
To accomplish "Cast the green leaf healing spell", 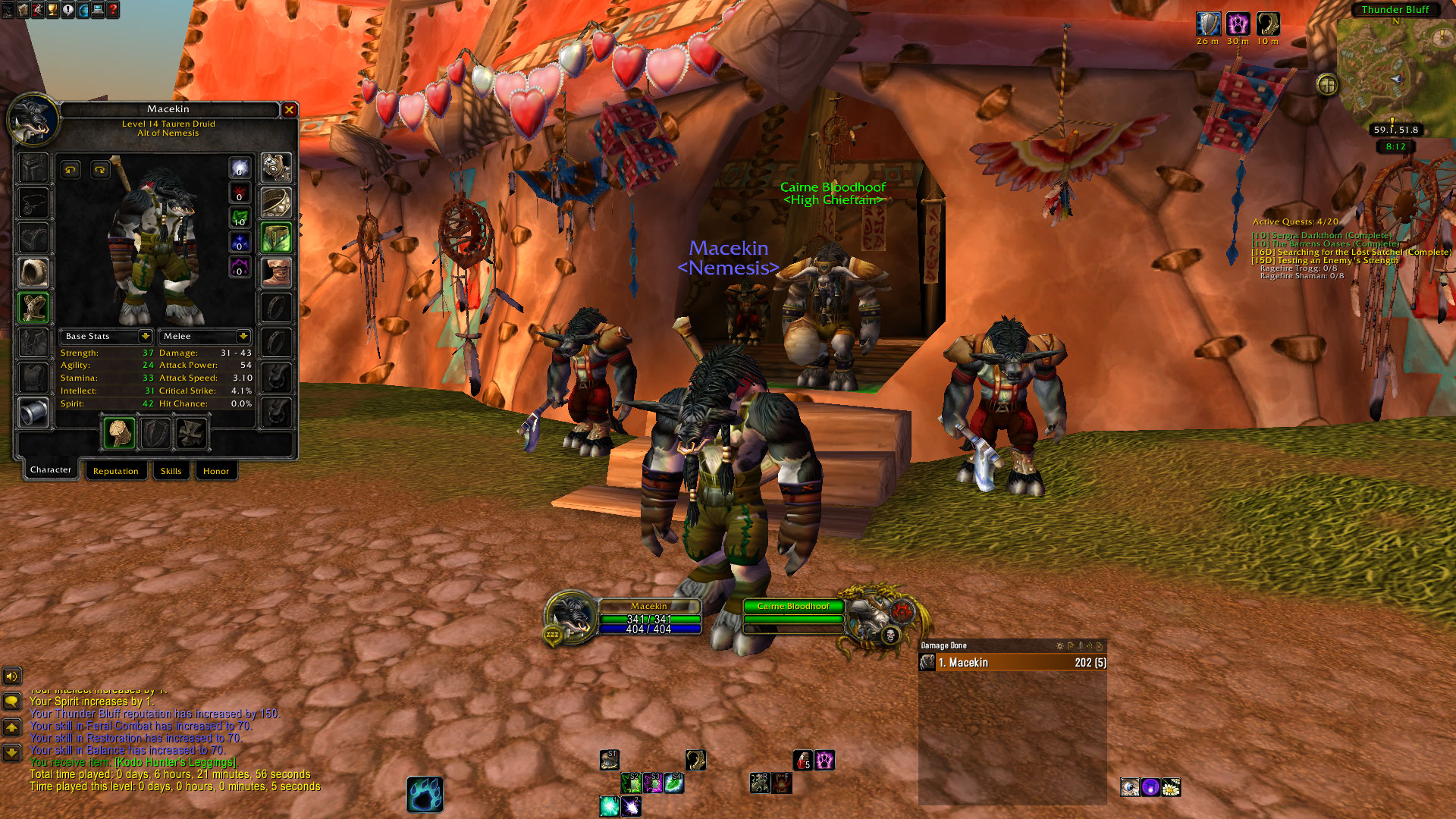I will (673, 783).
